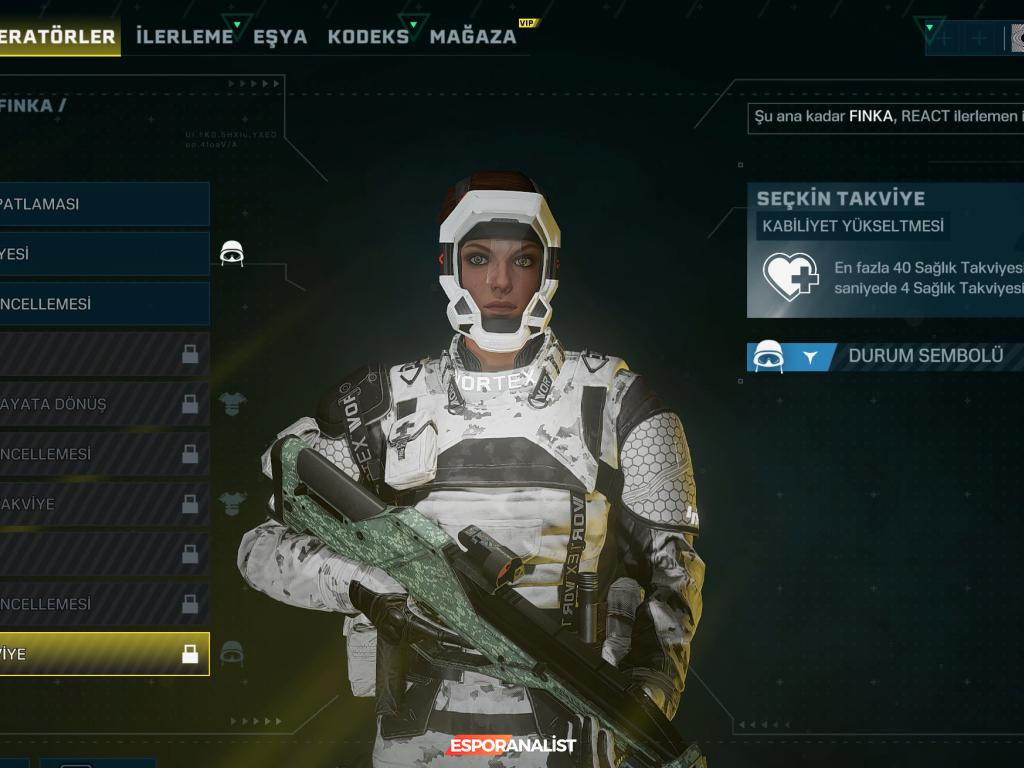Open the MAĞAZA store tab
Screen dimensions: 1024x768
click(473, 37)
